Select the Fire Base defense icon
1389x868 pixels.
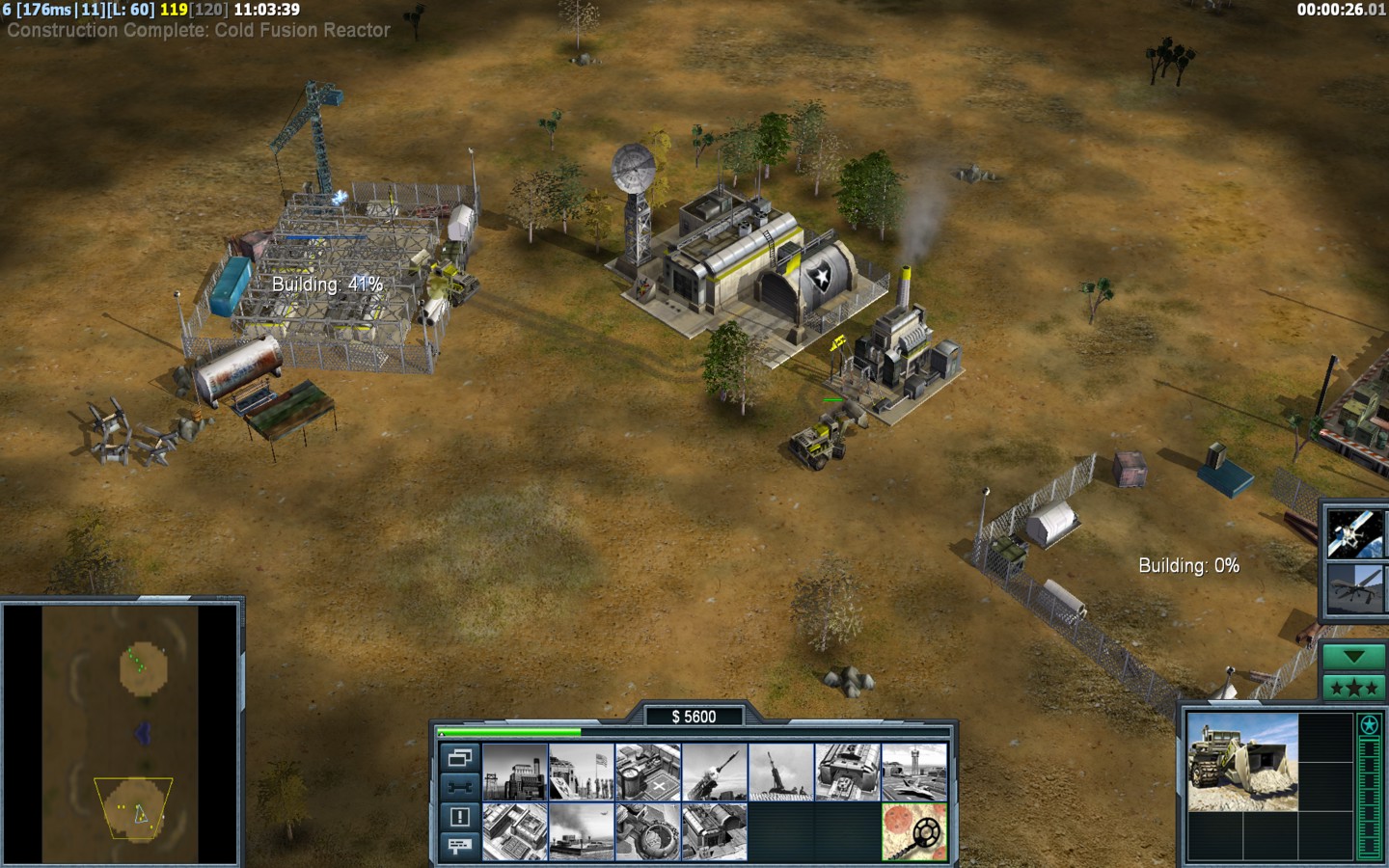[781, 772]
